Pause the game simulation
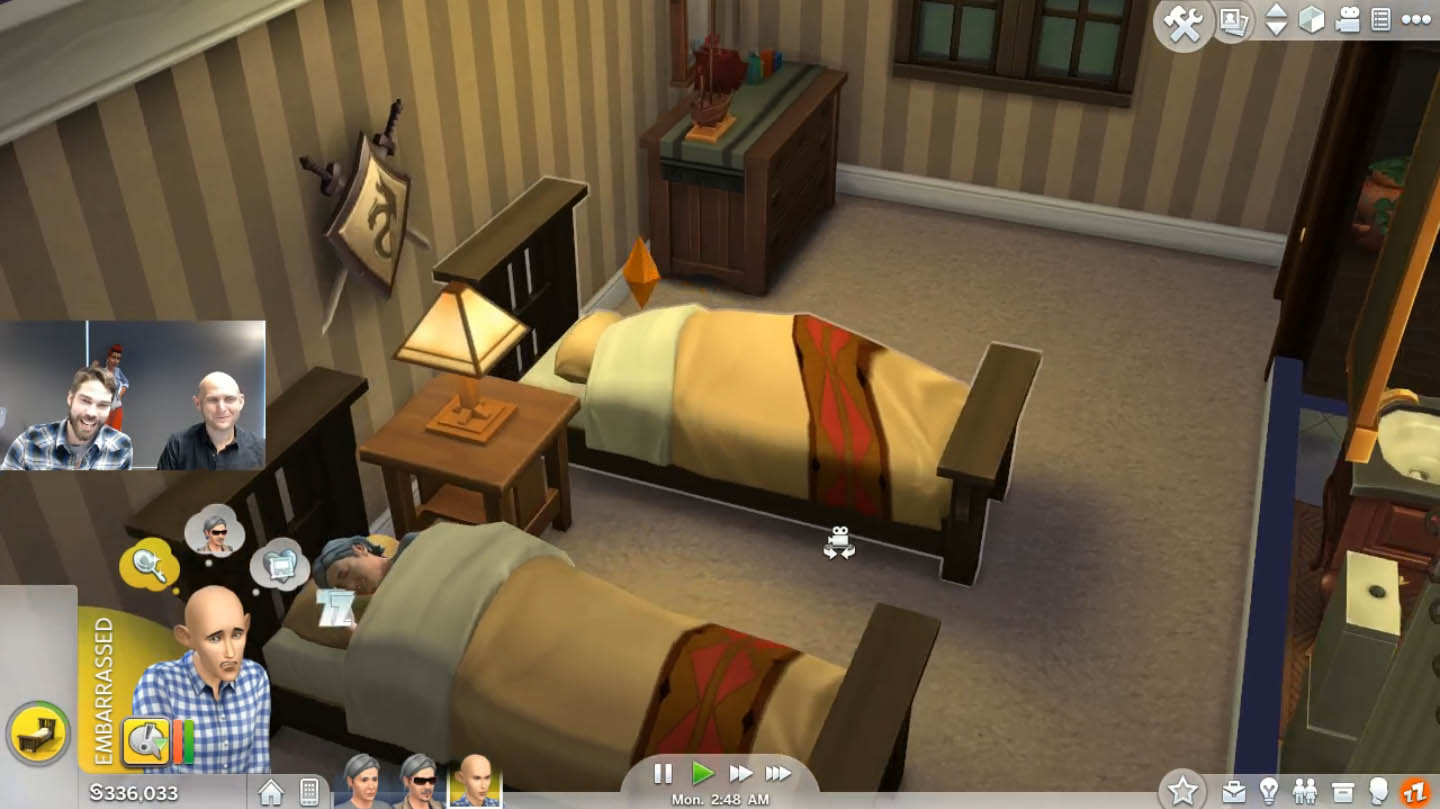The width and height of the screenshot is (1440, 809). coord(662,772)
